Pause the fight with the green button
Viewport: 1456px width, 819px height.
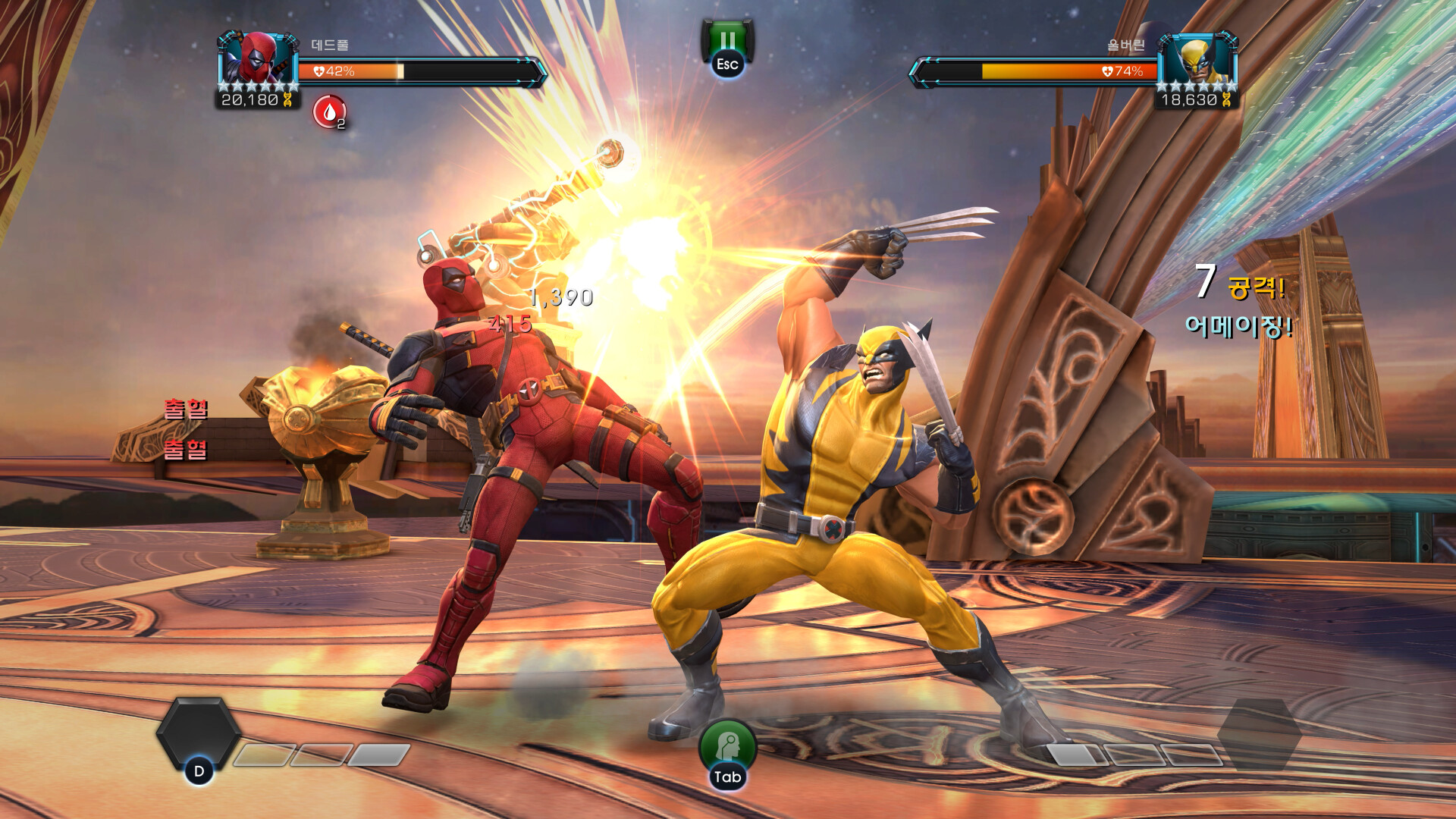[727, 42]
